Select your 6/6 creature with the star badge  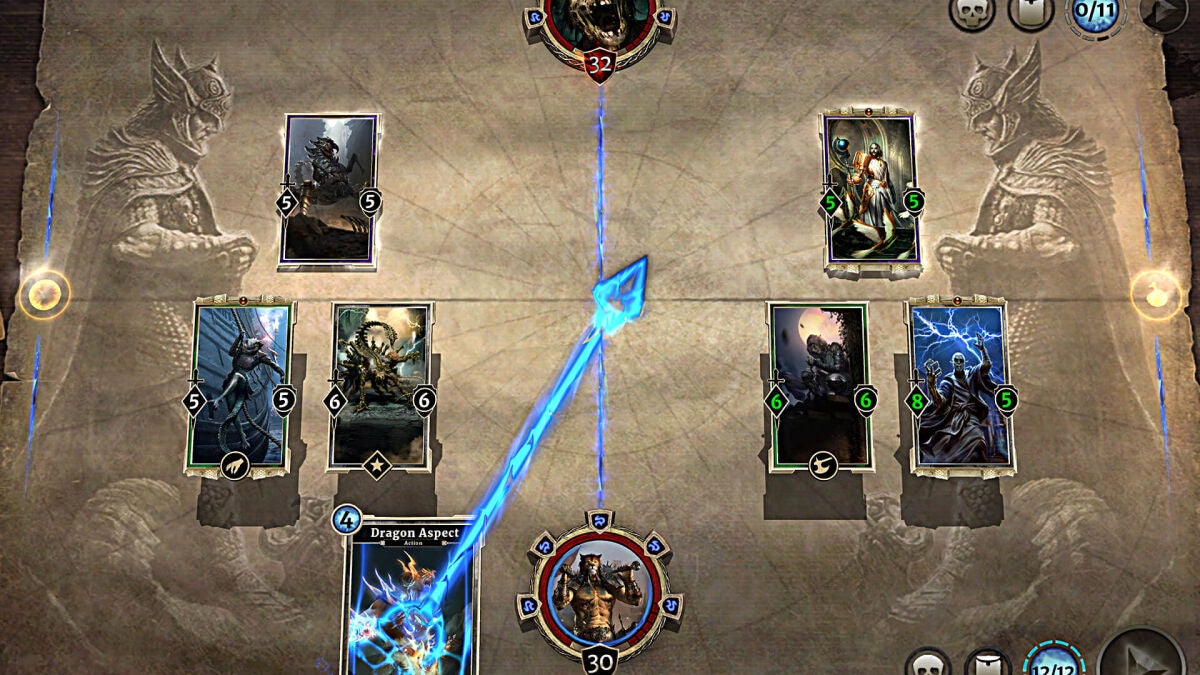(380, 387)
